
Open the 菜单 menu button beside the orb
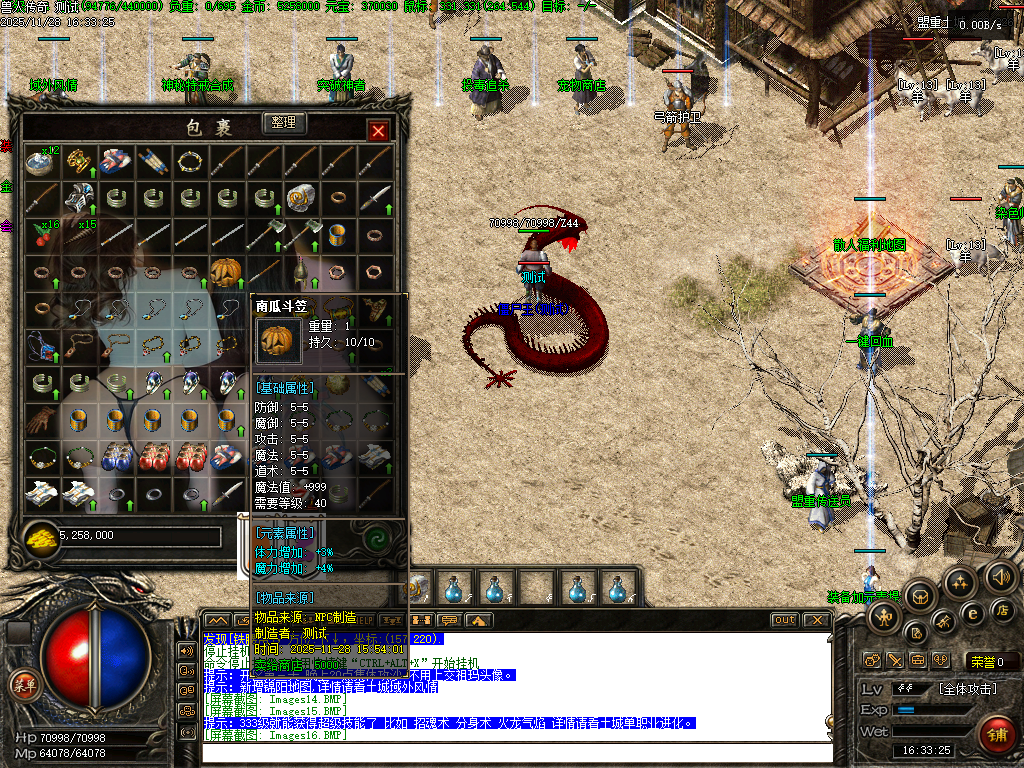pos(23,684)
